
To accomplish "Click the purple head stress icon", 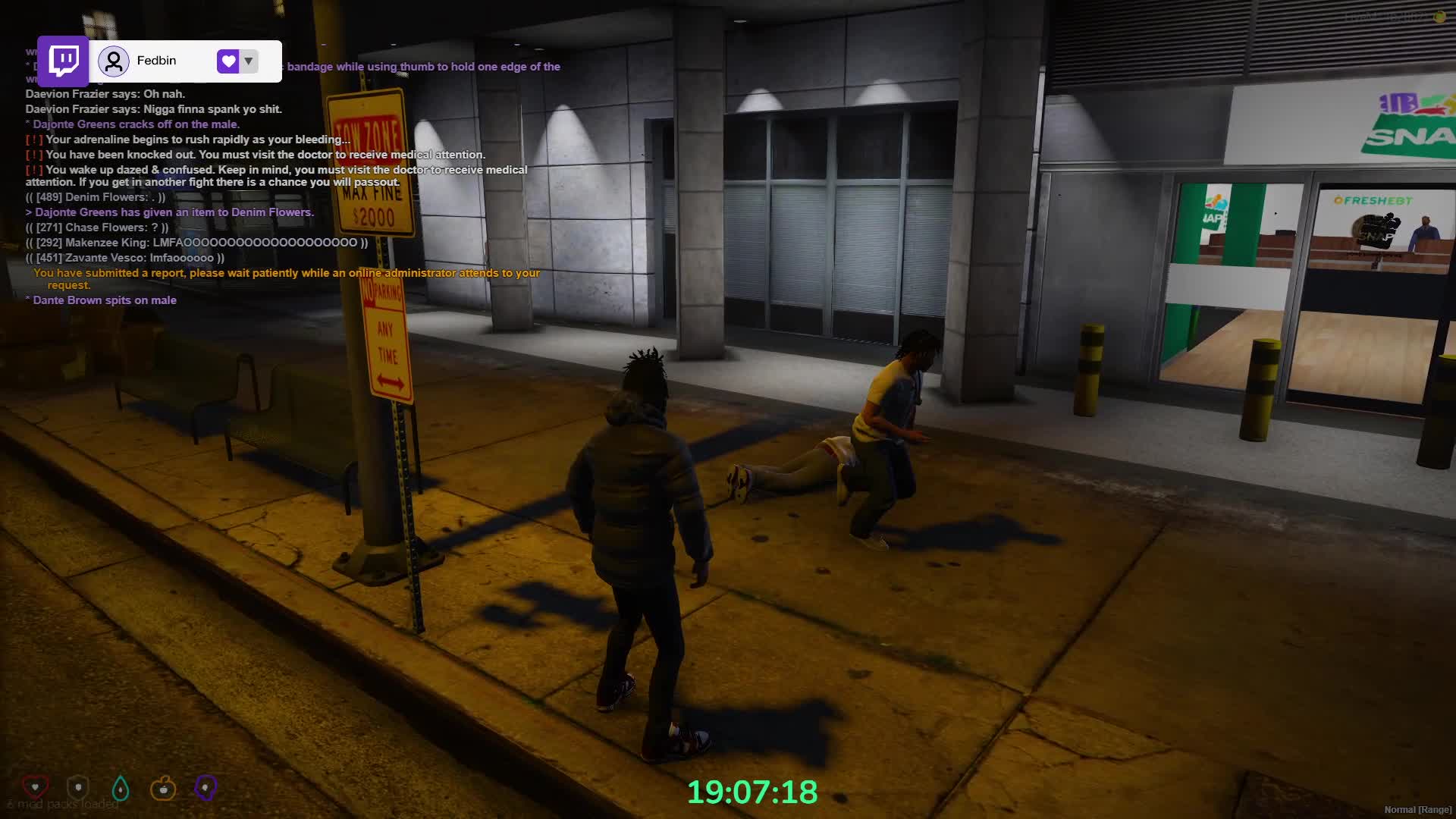I will (x=206, y=788).
